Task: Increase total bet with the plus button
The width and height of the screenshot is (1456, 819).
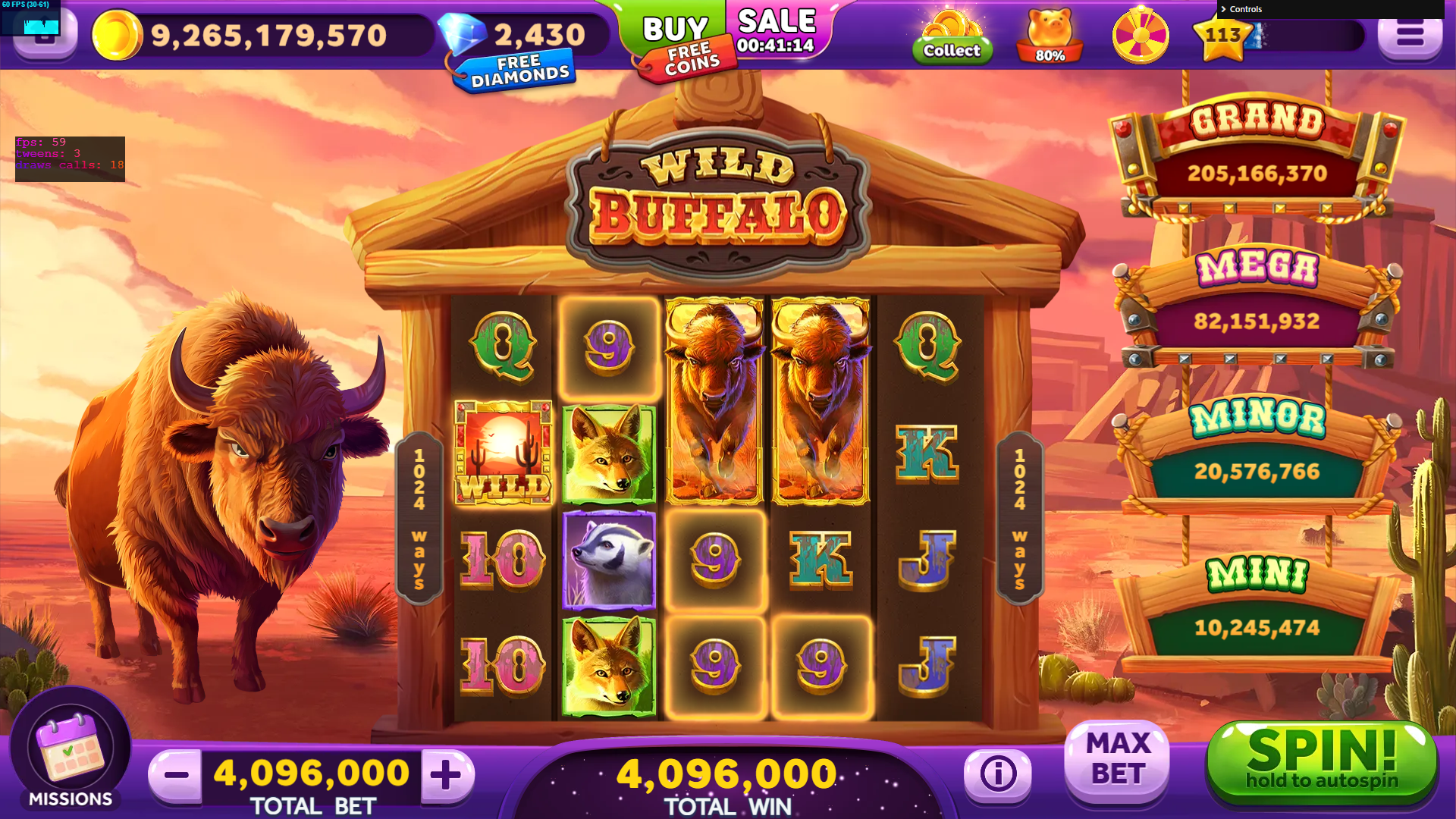Action: click(447, 774)
